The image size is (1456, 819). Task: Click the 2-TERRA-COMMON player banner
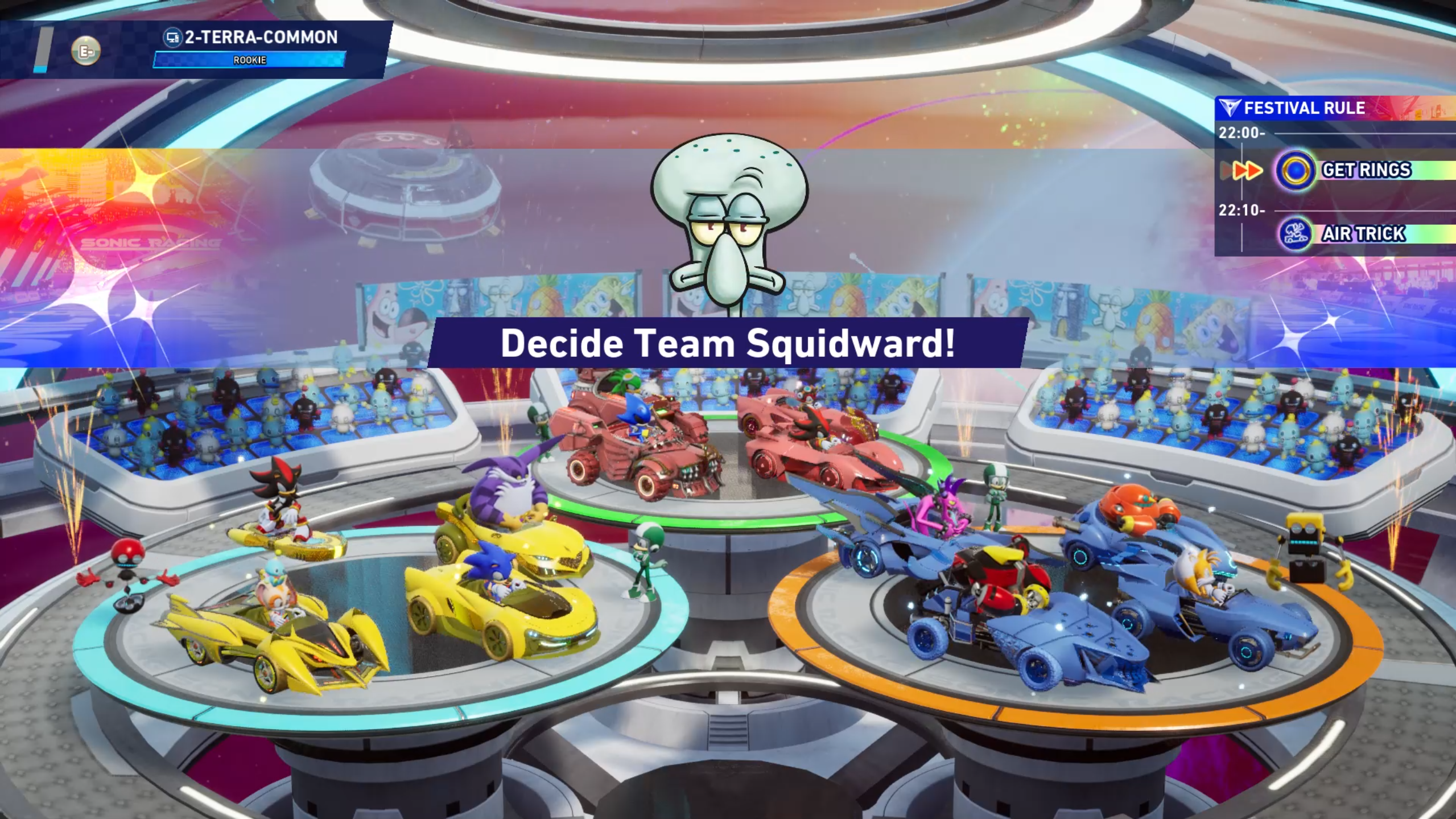click(x=261, y=38)
